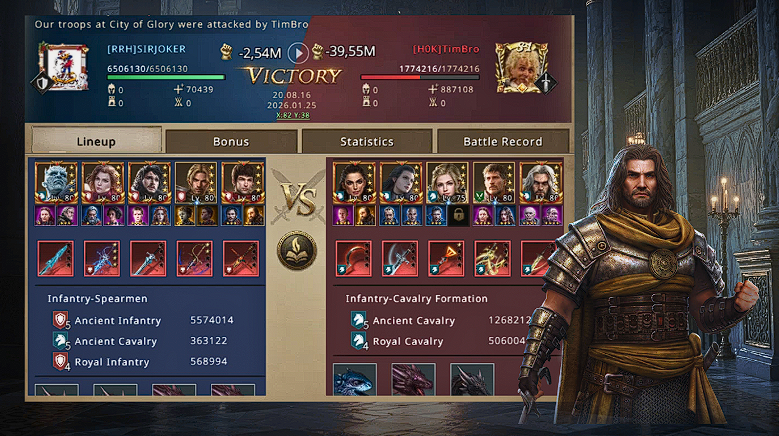Viewport: 779px width, 436px height.
Task: Select the blue dragon head icon
Action: point(355,382)
